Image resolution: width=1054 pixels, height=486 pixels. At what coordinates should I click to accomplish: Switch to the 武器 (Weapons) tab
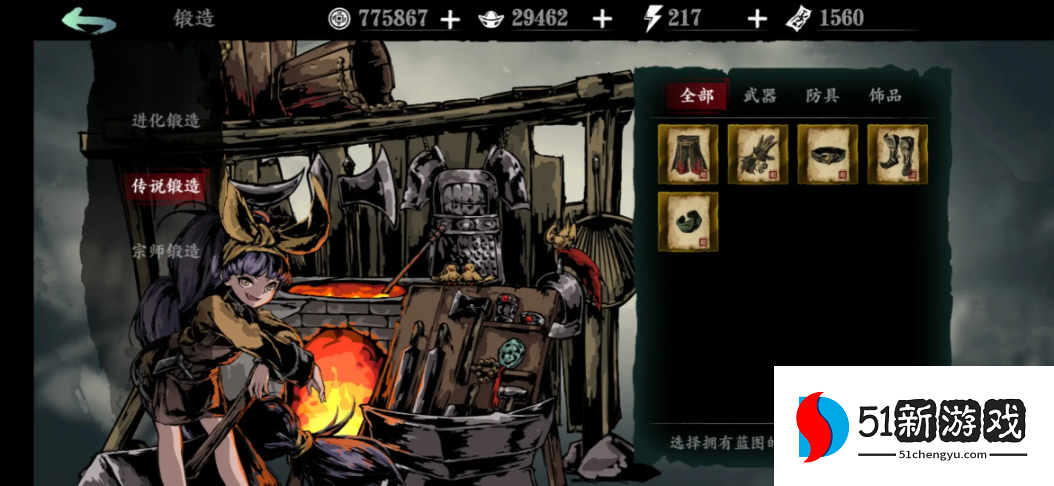point(760,96)
